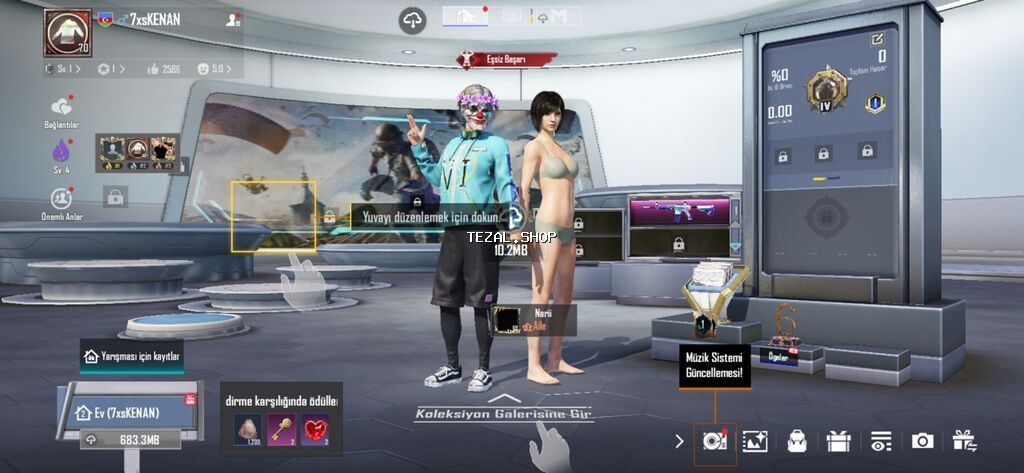1024x473 pixels.
Task: Select the pink weapon skin thumbnail
Action: [682, 211]
